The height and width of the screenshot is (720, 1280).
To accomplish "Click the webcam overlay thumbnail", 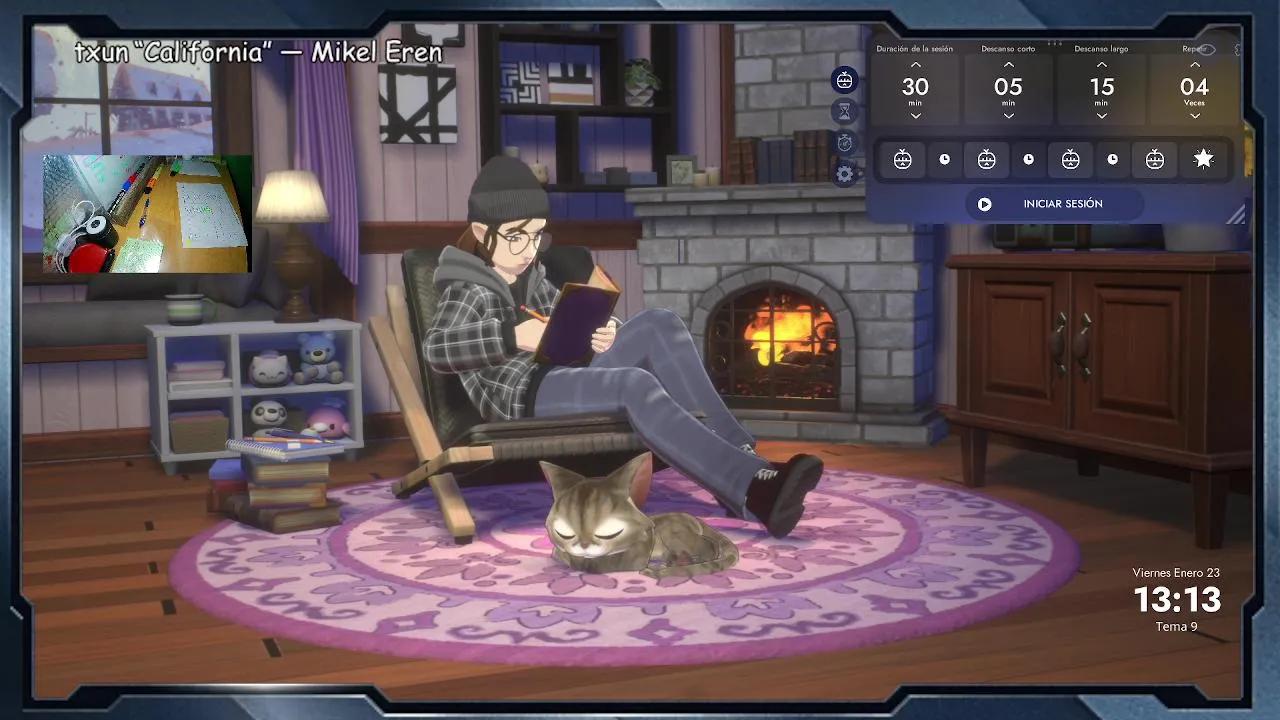I will coord(143,212).
